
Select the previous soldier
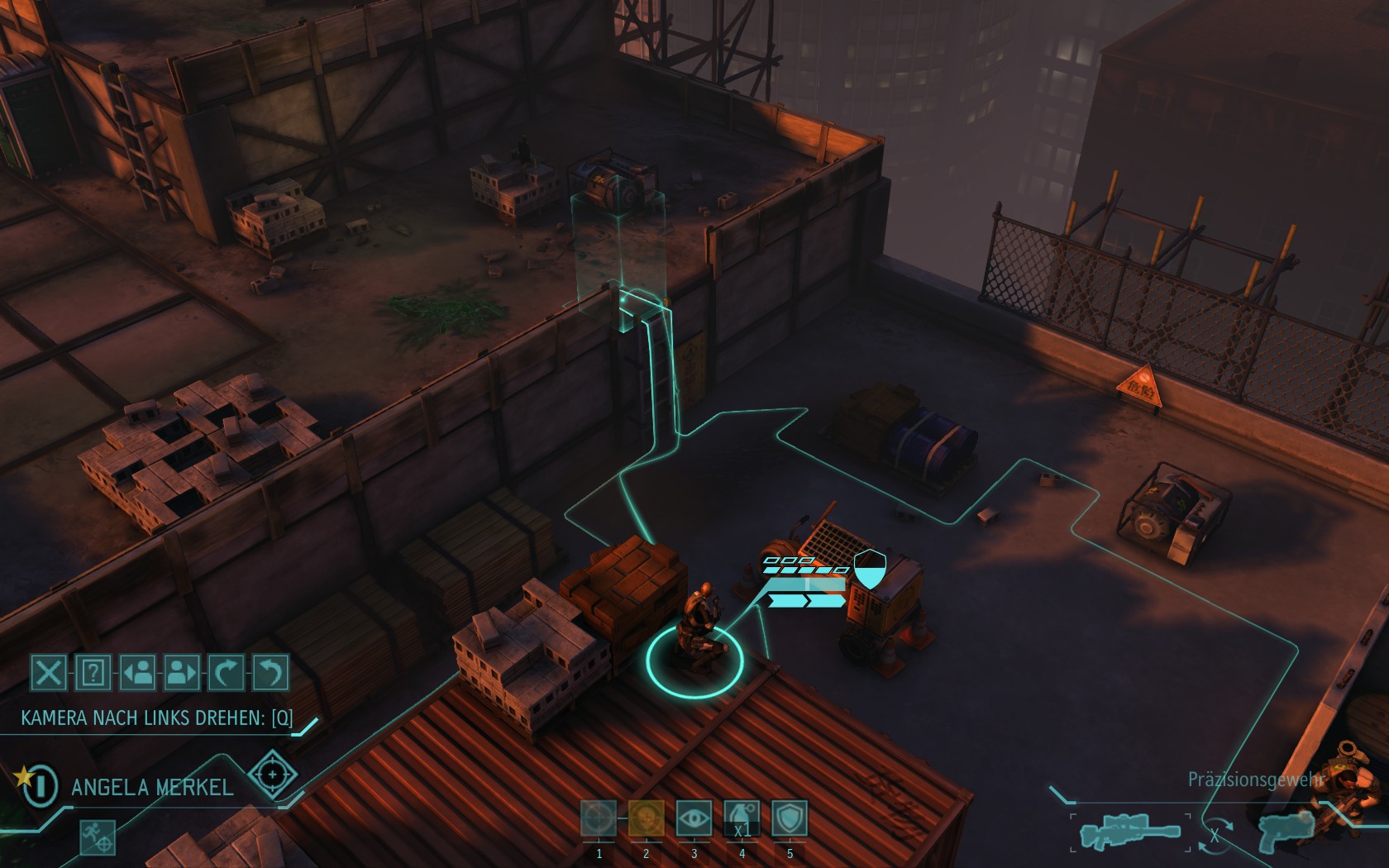coord(137,672)
